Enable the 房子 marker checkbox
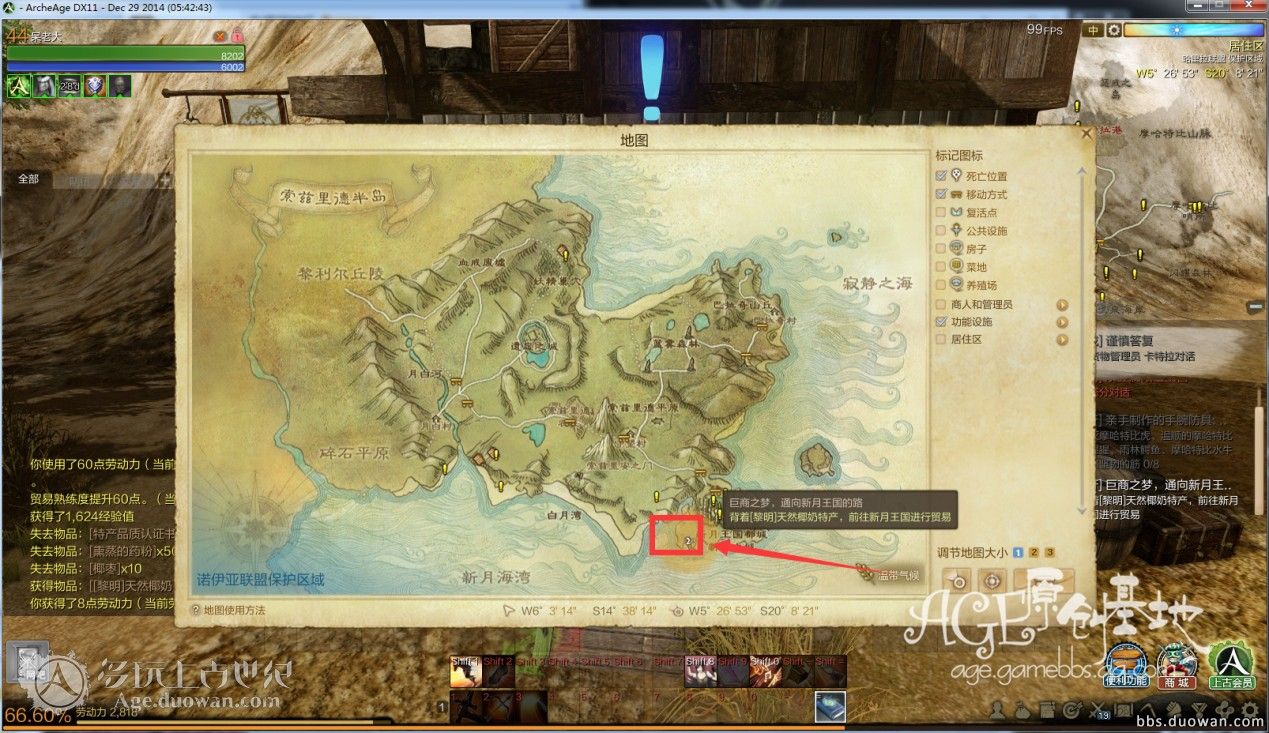Screen dimensions: 1269x733 pyautogui.click(x=941, y=249)
